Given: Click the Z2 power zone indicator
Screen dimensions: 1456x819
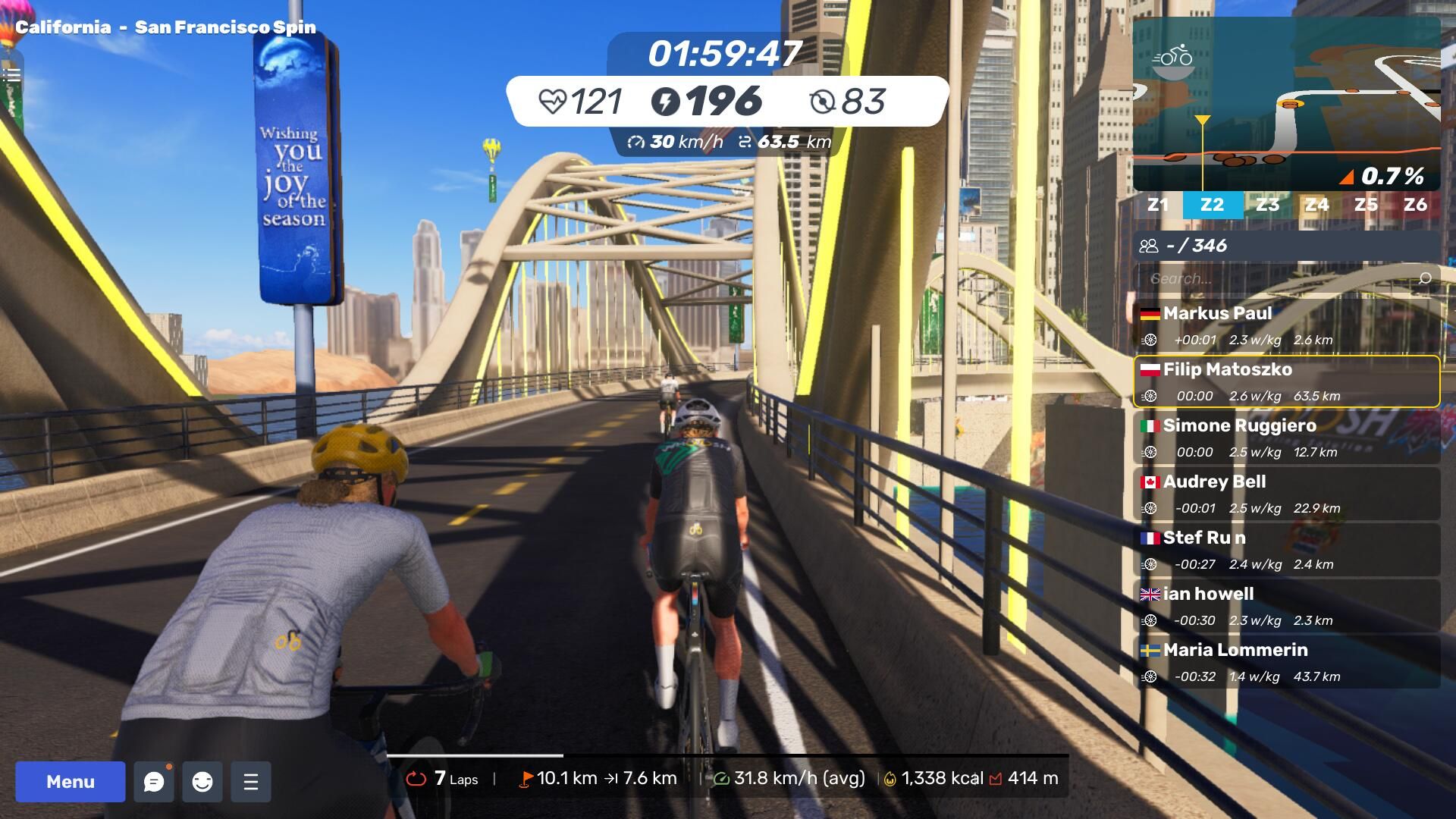Looking at the screenshot, I should click(1212, 205).
